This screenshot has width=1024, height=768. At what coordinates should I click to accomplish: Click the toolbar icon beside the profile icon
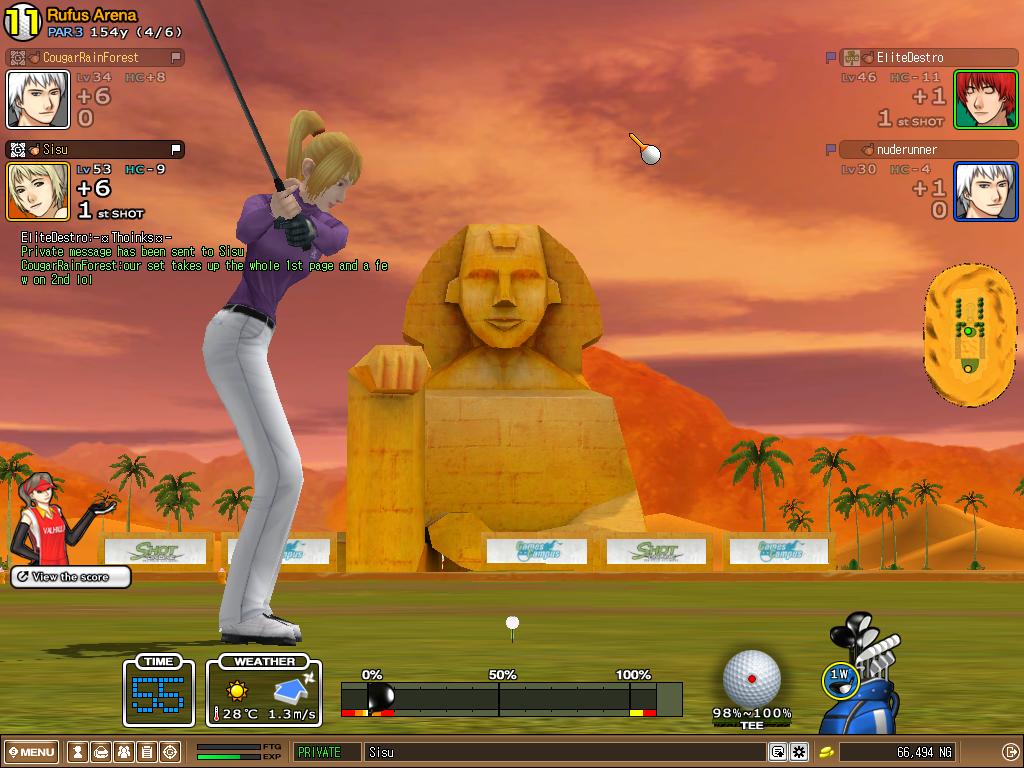click(100, 752)
